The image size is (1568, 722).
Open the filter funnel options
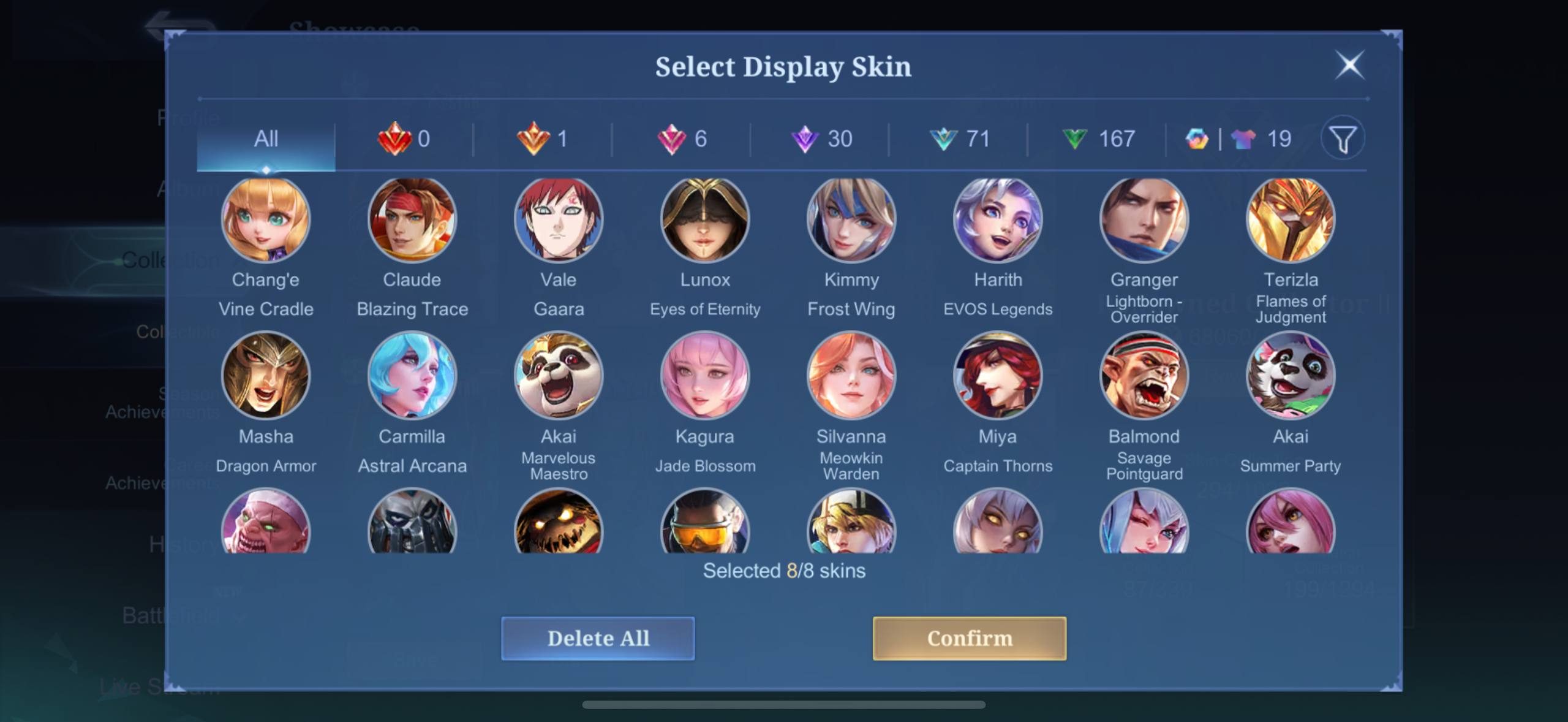click(1343, 139)
